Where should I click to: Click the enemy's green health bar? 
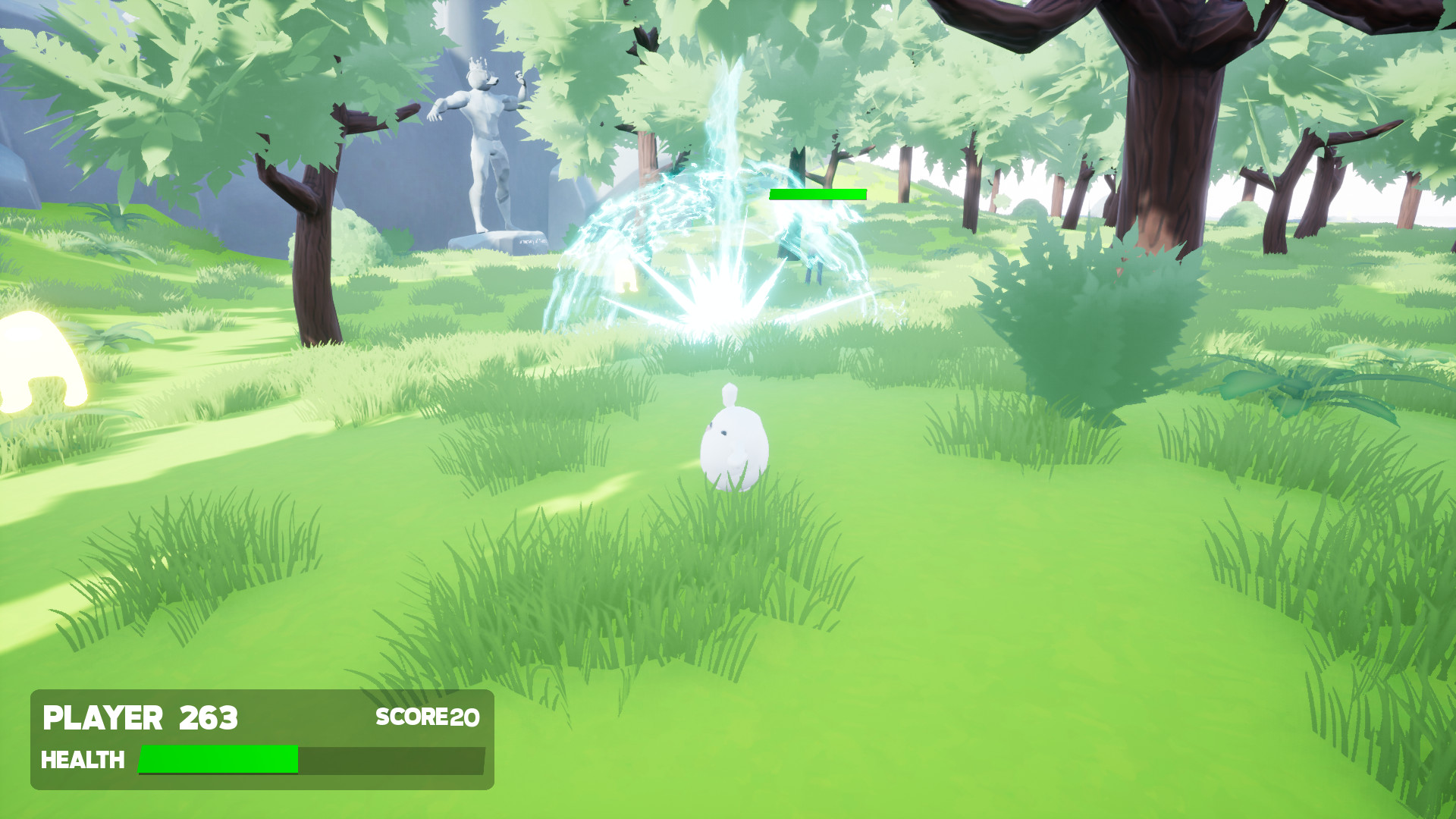pos(817,194)
